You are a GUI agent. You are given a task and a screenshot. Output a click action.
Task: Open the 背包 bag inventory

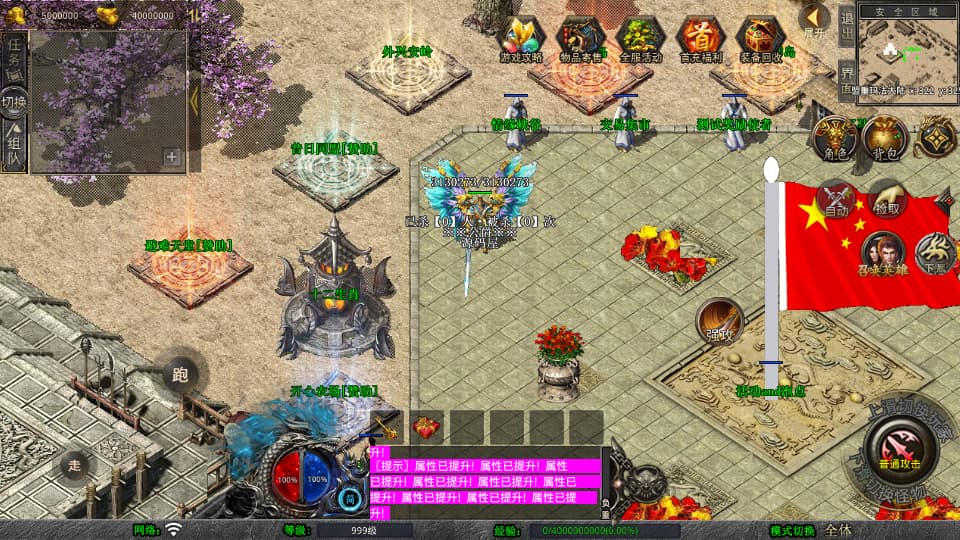click(885, 139)
